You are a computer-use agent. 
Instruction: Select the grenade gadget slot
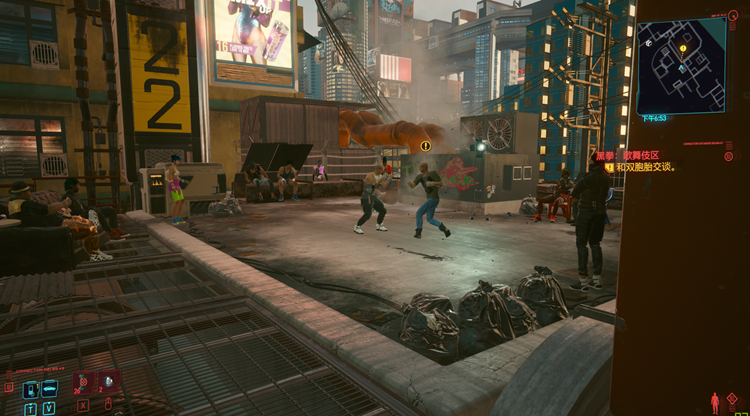(x=107, y=381)
